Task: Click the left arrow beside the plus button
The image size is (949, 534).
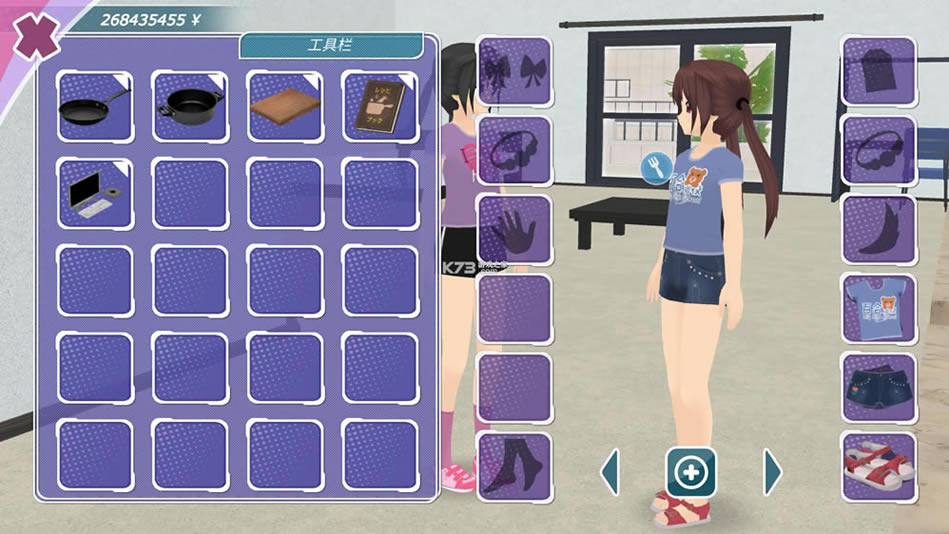Action: [609, 471]
